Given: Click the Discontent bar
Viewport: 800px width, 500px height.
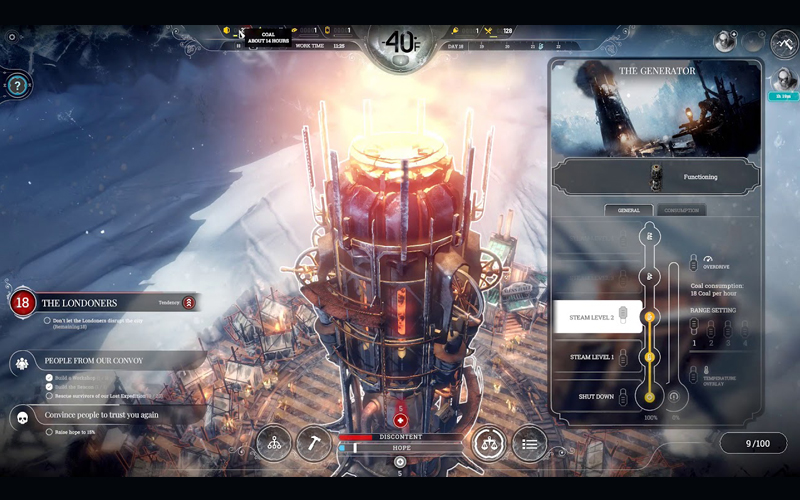Looking at the screenshot, I should (x=400, y=437).
